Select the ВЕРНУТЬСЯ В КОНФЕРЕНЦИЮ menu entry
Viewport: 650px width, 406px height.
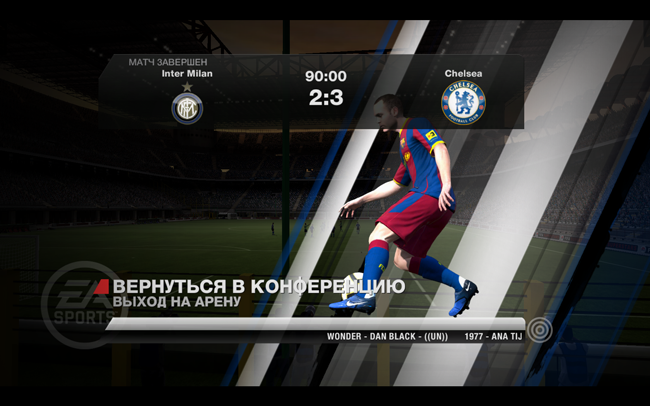[x=258, y=287]
